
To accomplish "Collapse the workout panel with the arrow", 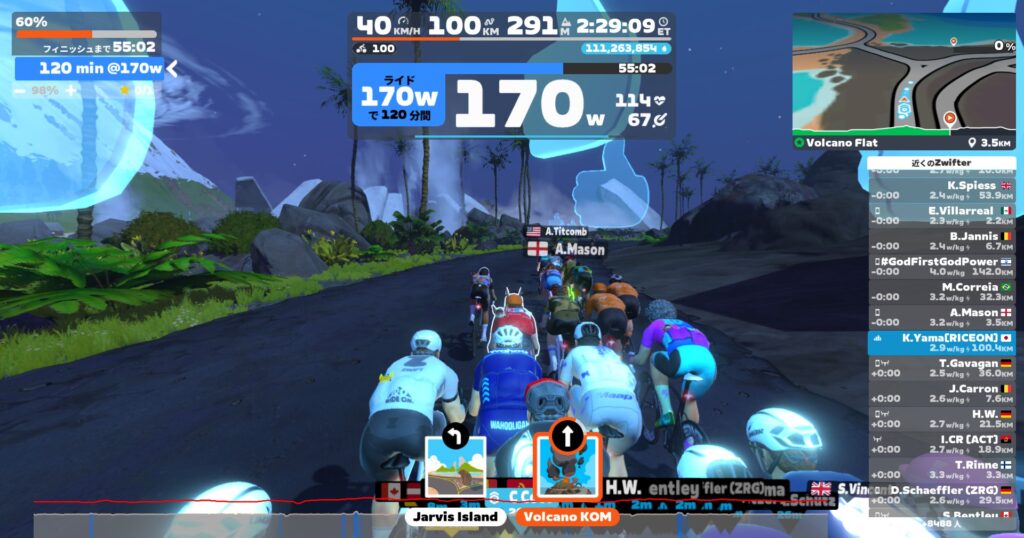I will point(172,68).
